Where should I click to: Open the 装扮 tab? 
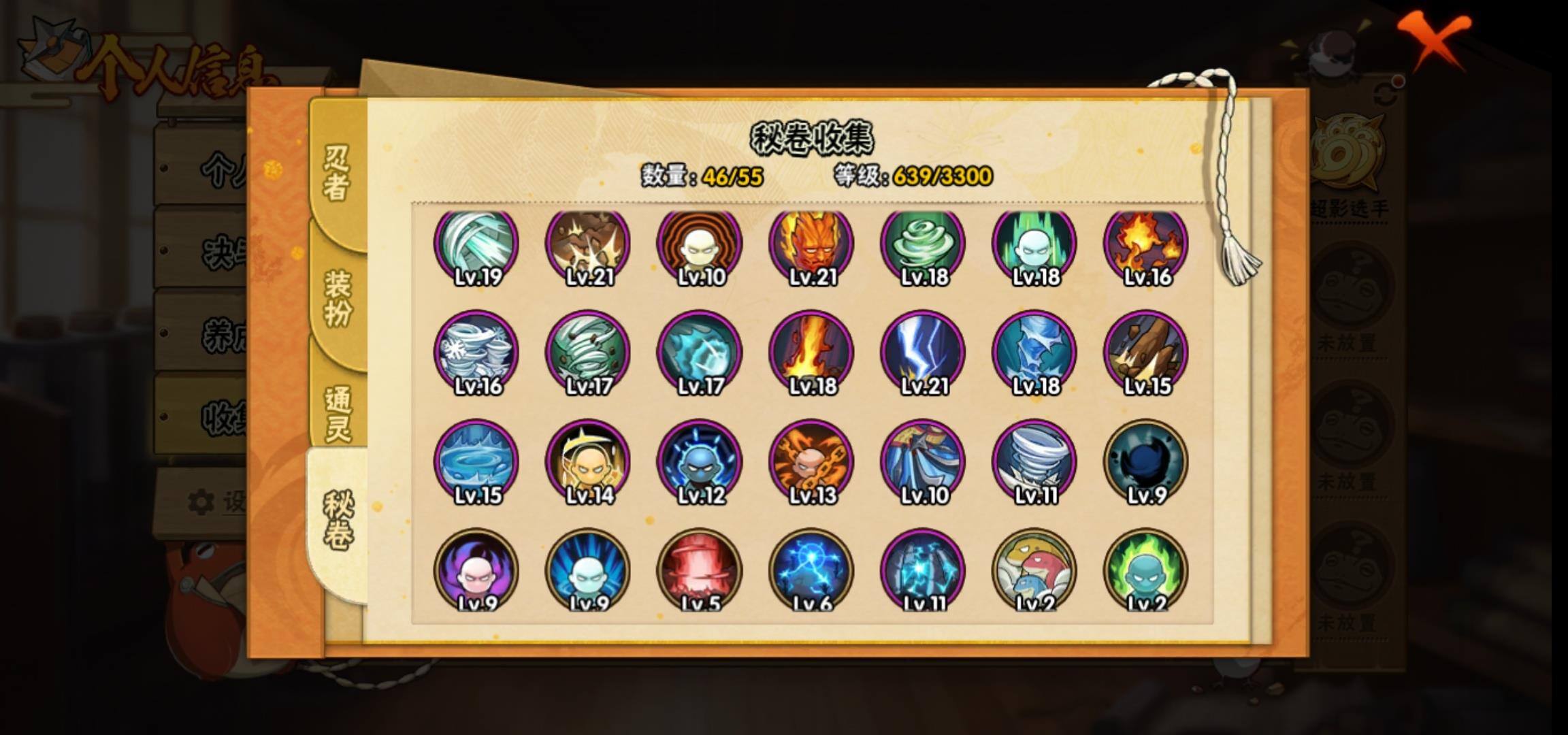338,297
